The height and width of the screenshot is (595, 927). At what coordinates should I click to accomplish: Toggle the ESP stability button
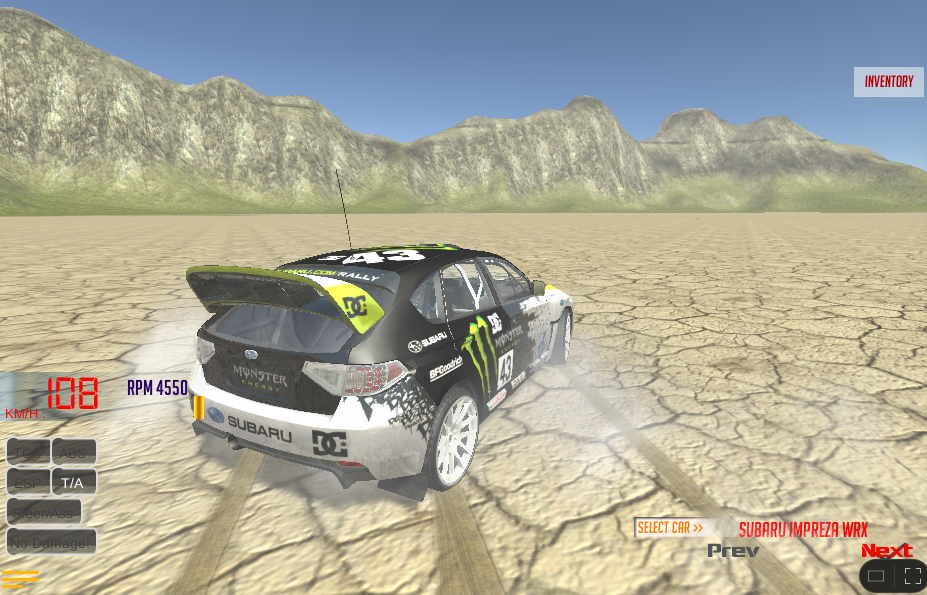tap(28, 482)
